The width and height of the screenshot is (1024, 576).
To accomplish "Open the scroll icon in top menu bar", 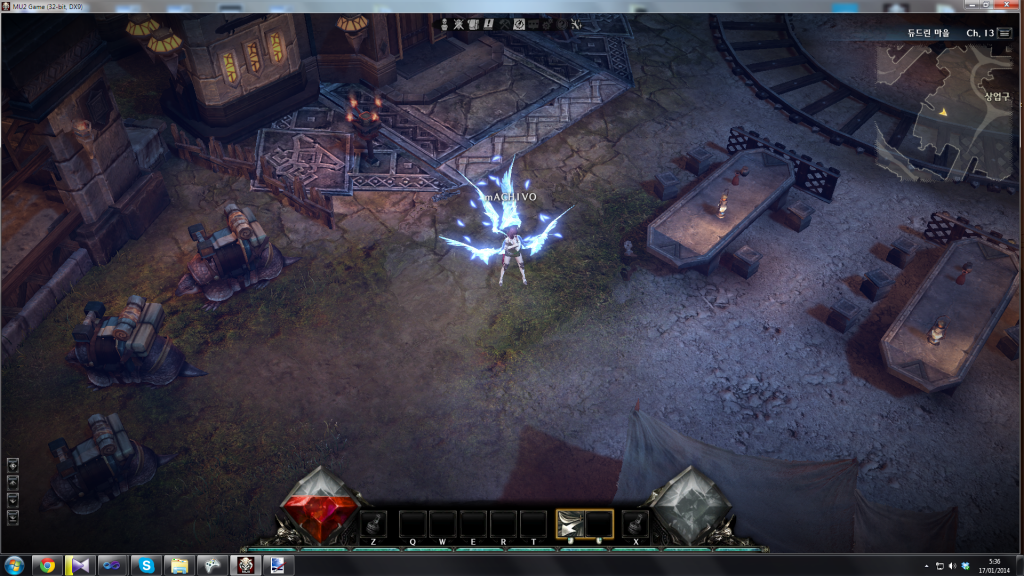I will pyautogui.click(x=473, y=23).
